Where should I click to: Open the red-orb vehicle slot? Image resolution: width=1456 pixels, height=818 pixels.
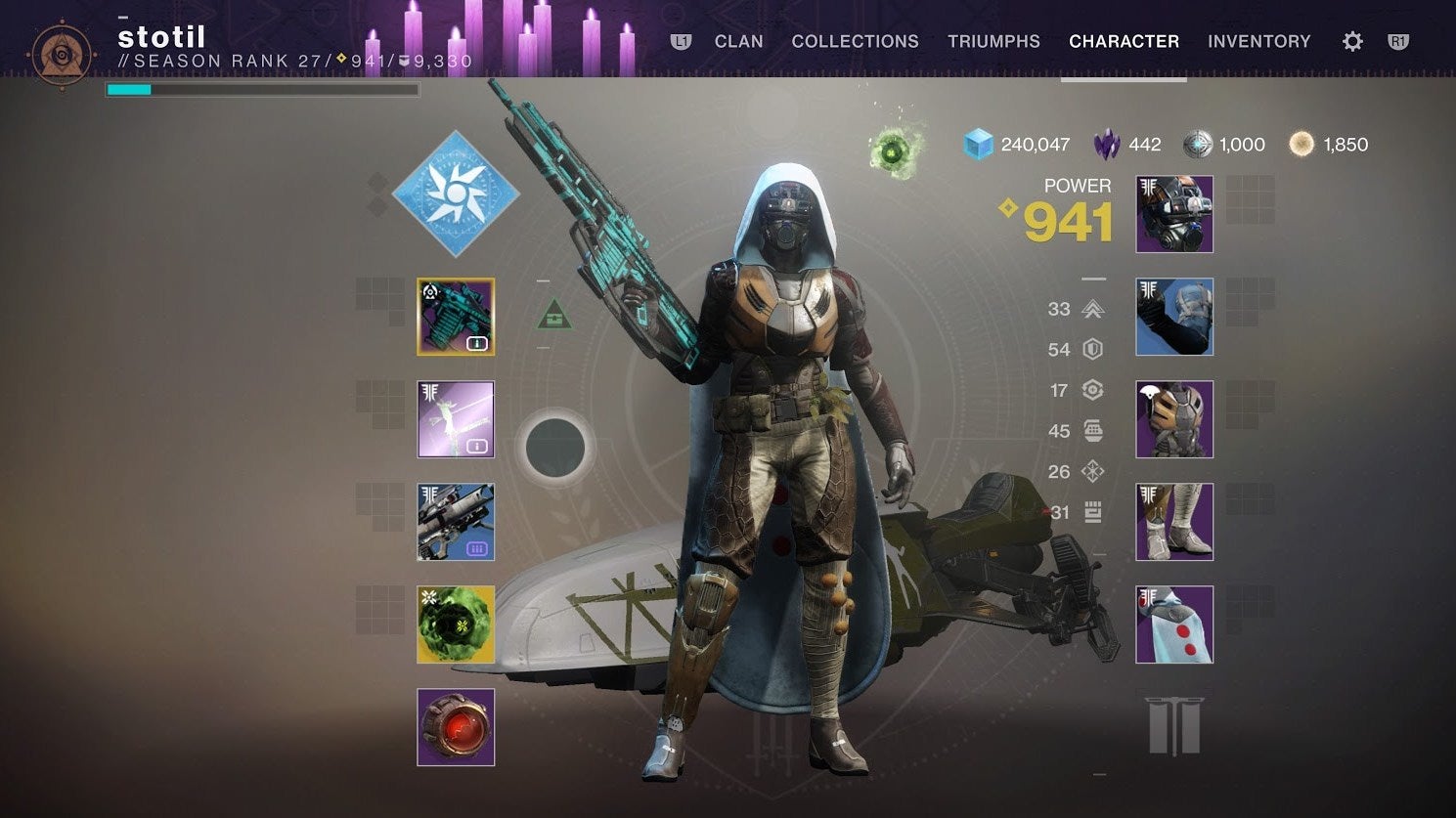point(456,727)
